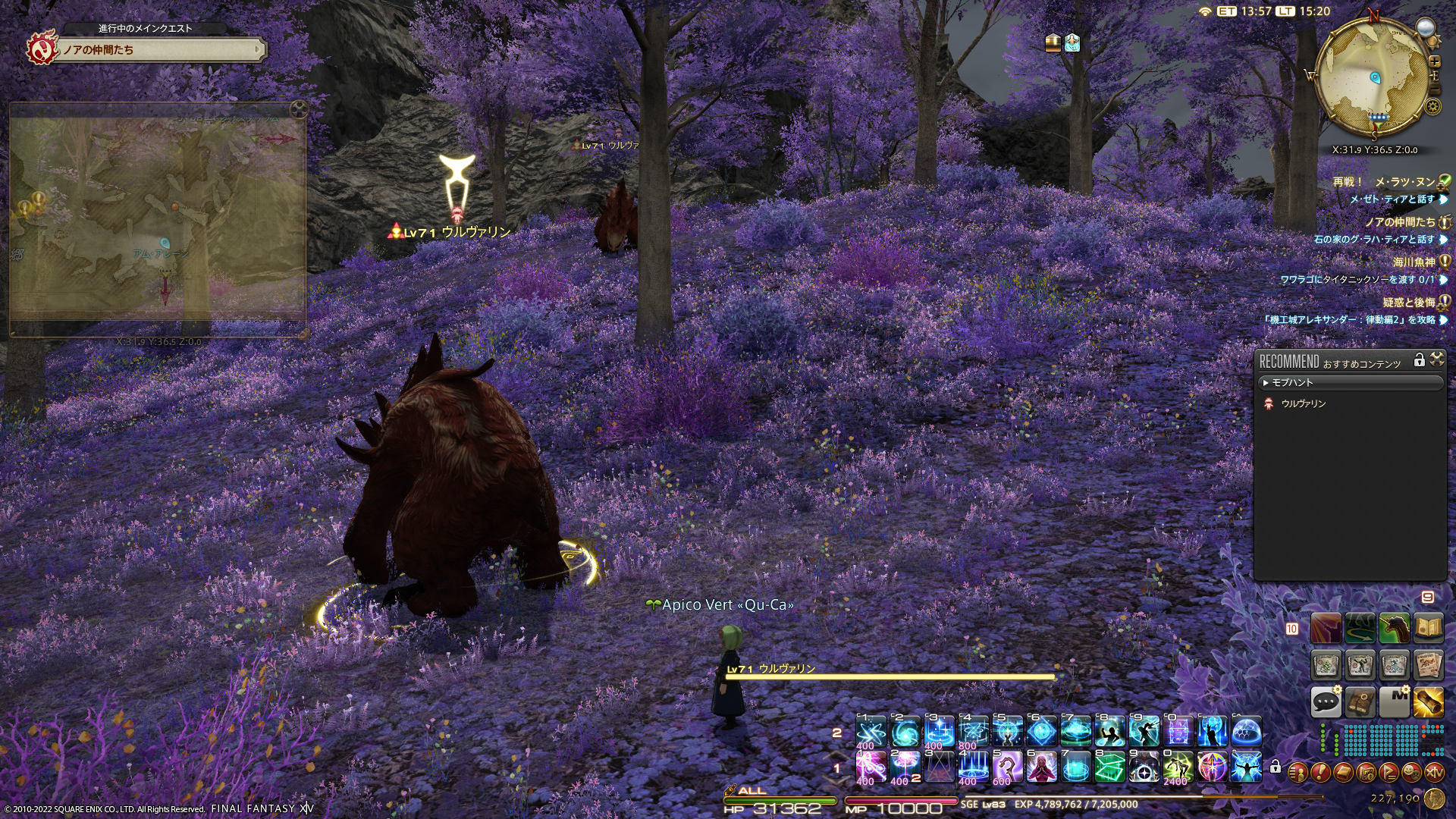1456x819 pixels.
Task: Click the speech bubble chat macro icon
Action: pos(1326,701)
